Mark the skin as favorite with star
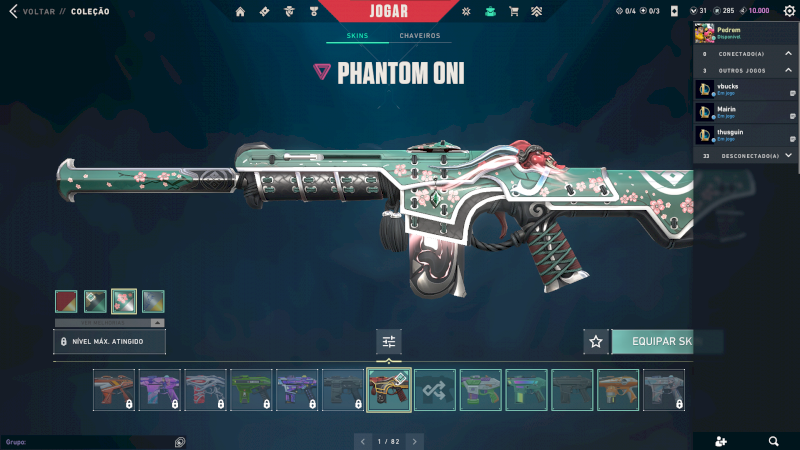 click(x=596, y=342)
